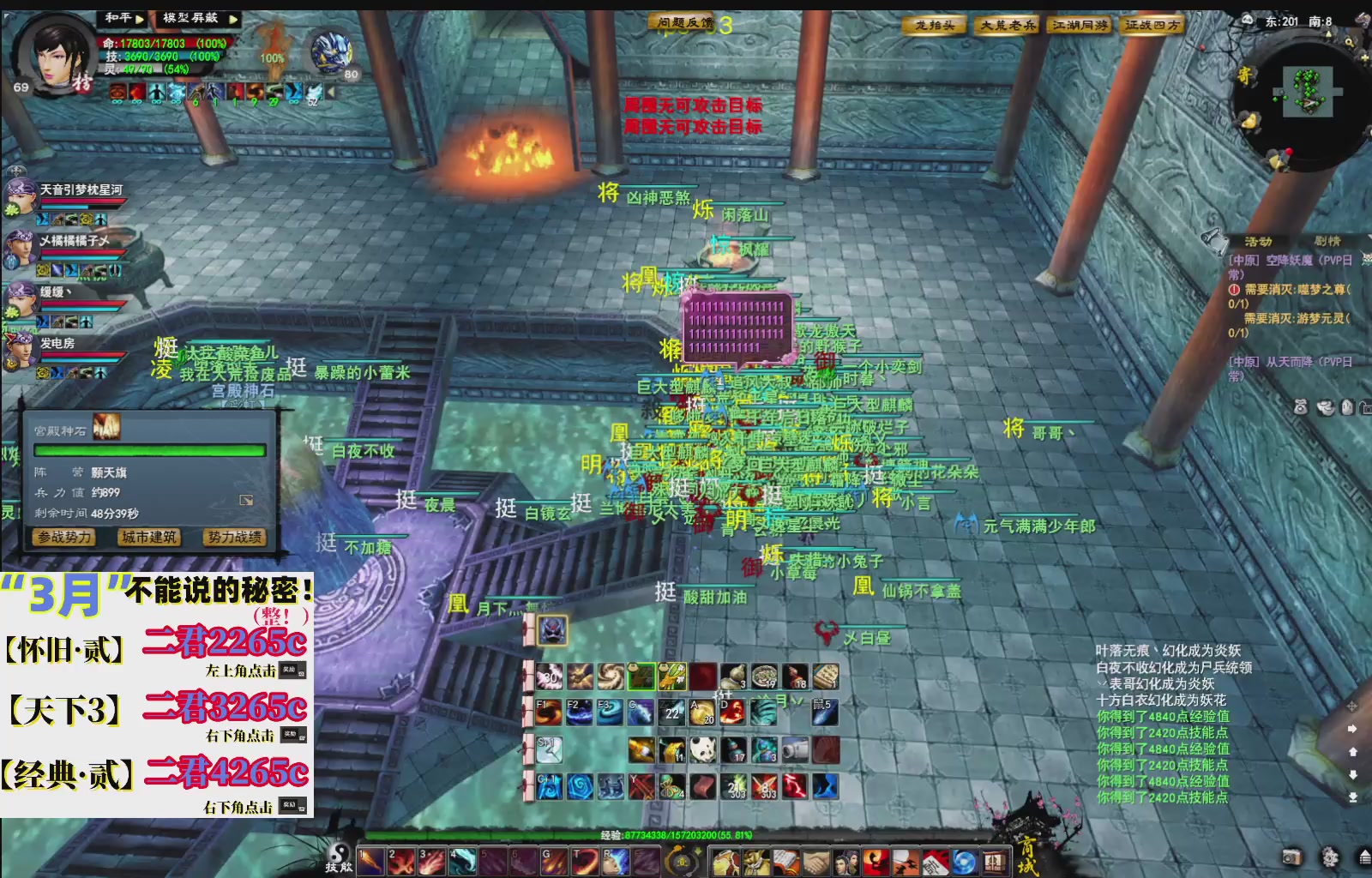Expand the minimap with the yellow arrow toggle
This screenshot has width=1372, height=878.
(1327, 34)
